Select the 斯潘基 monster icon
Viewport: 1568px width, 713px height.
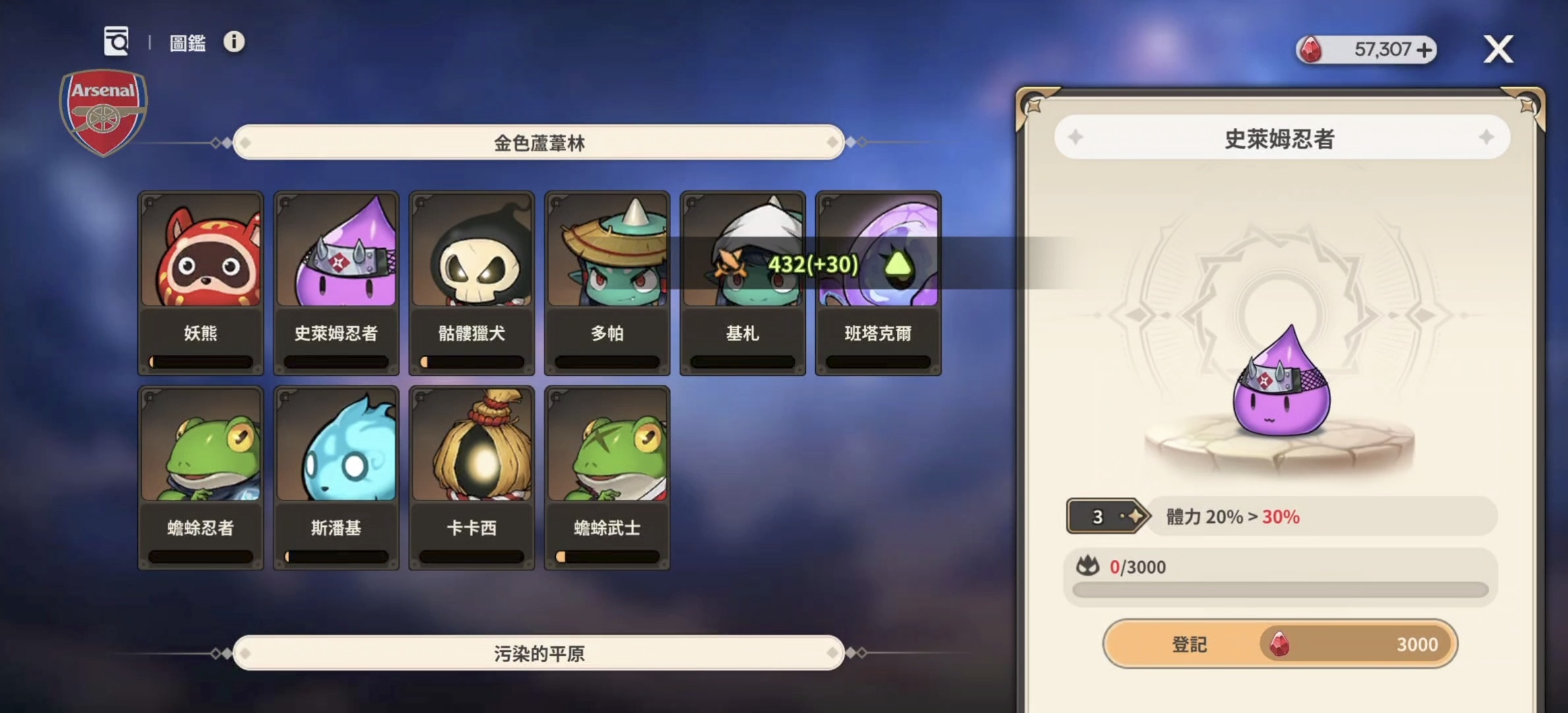(x=335, y=444)
